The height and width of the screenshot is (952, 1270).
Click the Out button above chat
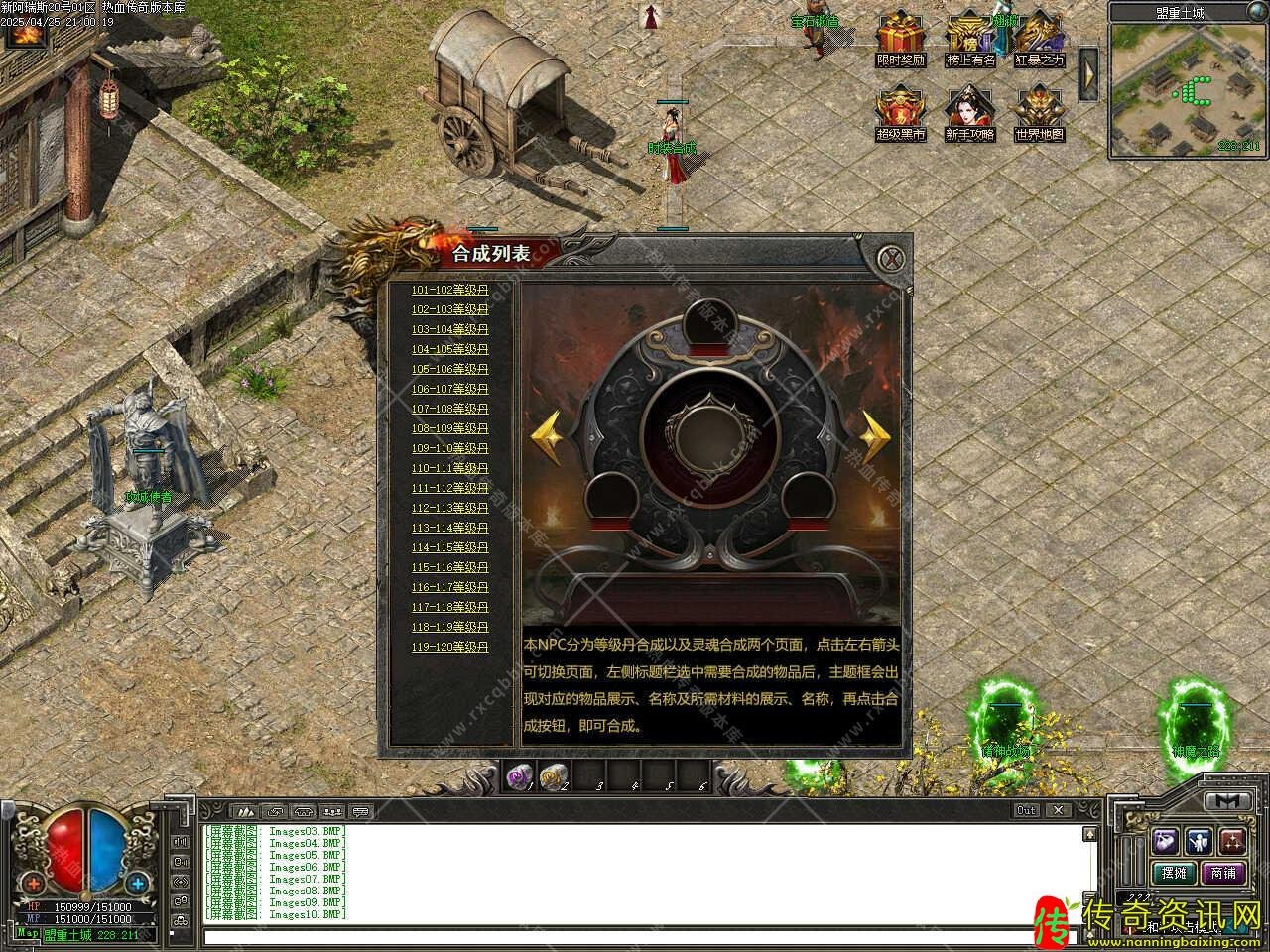(1027, 810)
